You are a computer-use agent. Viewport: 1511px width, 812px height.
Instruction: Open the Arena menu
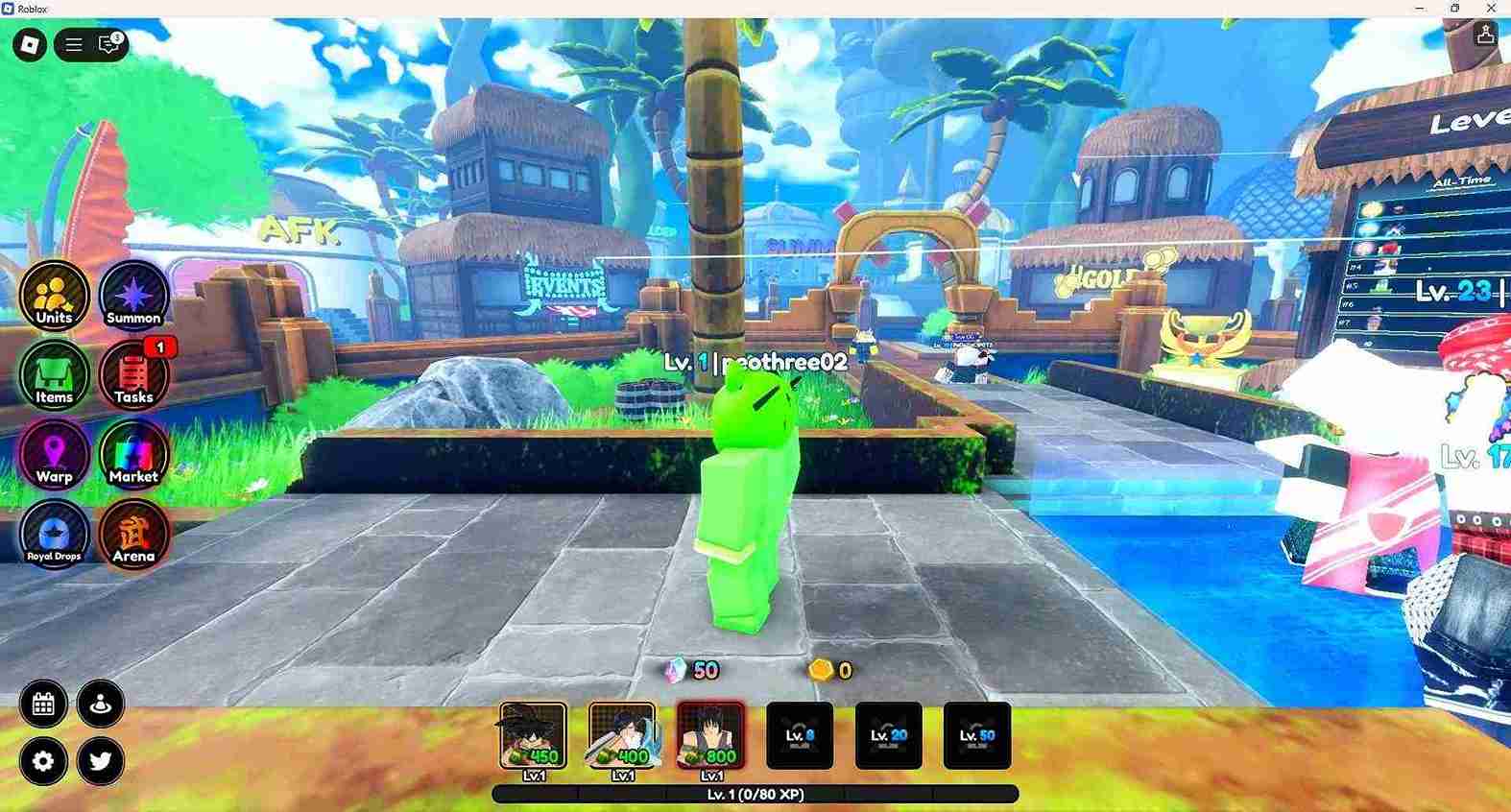[133, 535]
